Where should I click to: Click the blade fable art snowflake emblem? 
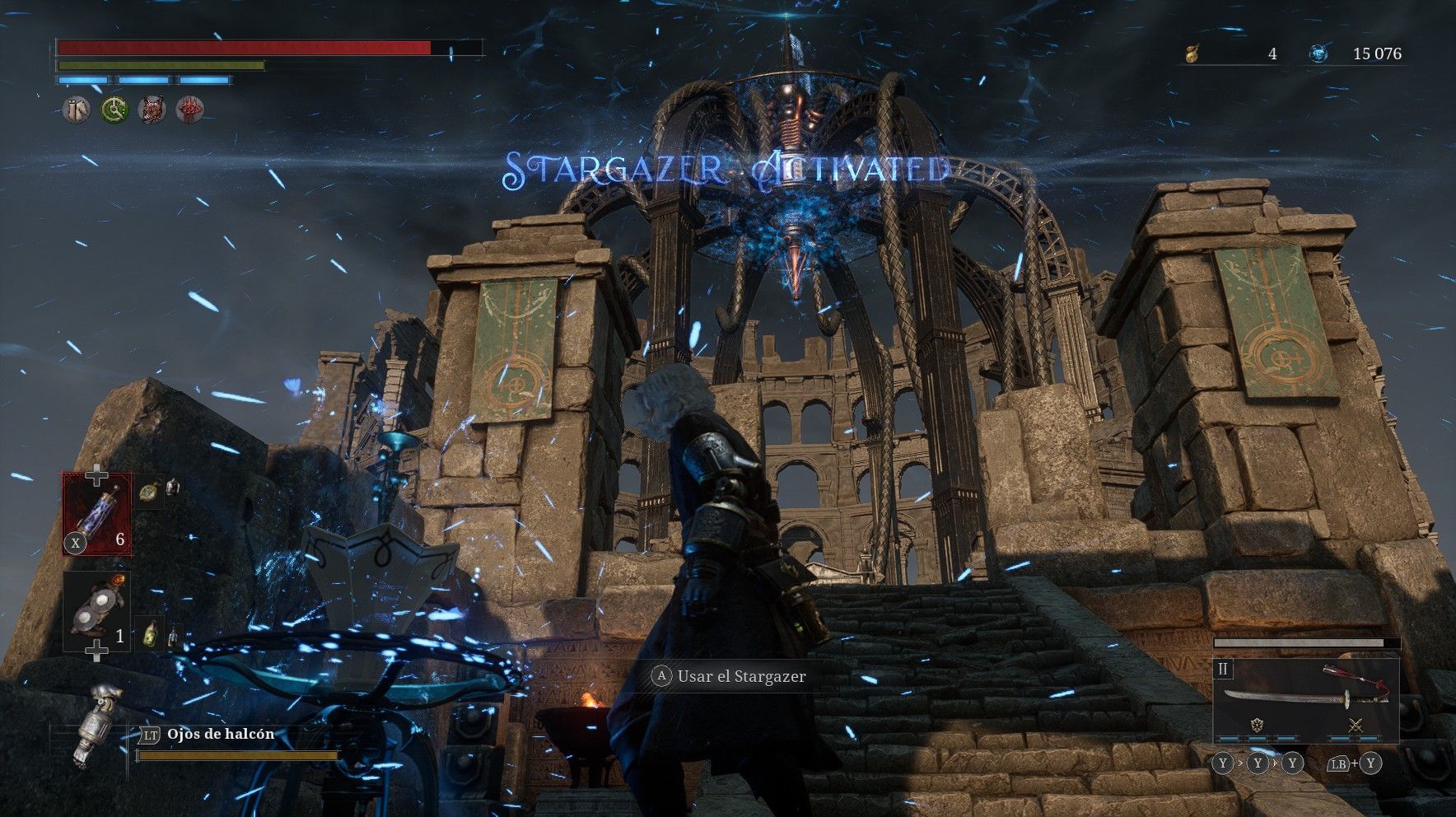coord(1258,726)
